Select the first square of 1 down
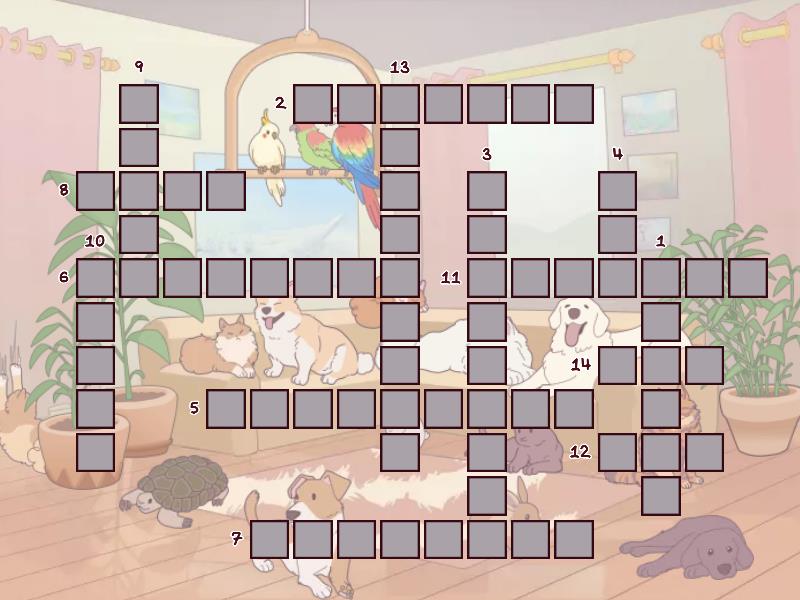The width and height of the screenshot is (800, 600). (661, 278)
